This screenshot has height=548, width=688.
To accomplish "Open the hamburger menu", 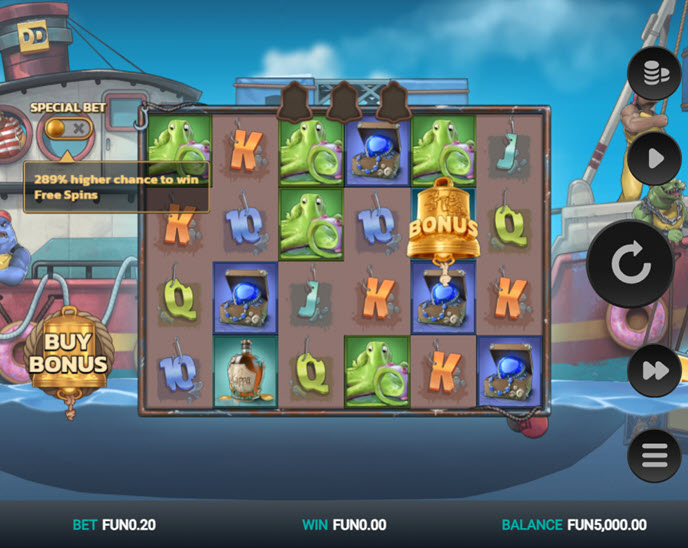I will [x=654, y=456].
